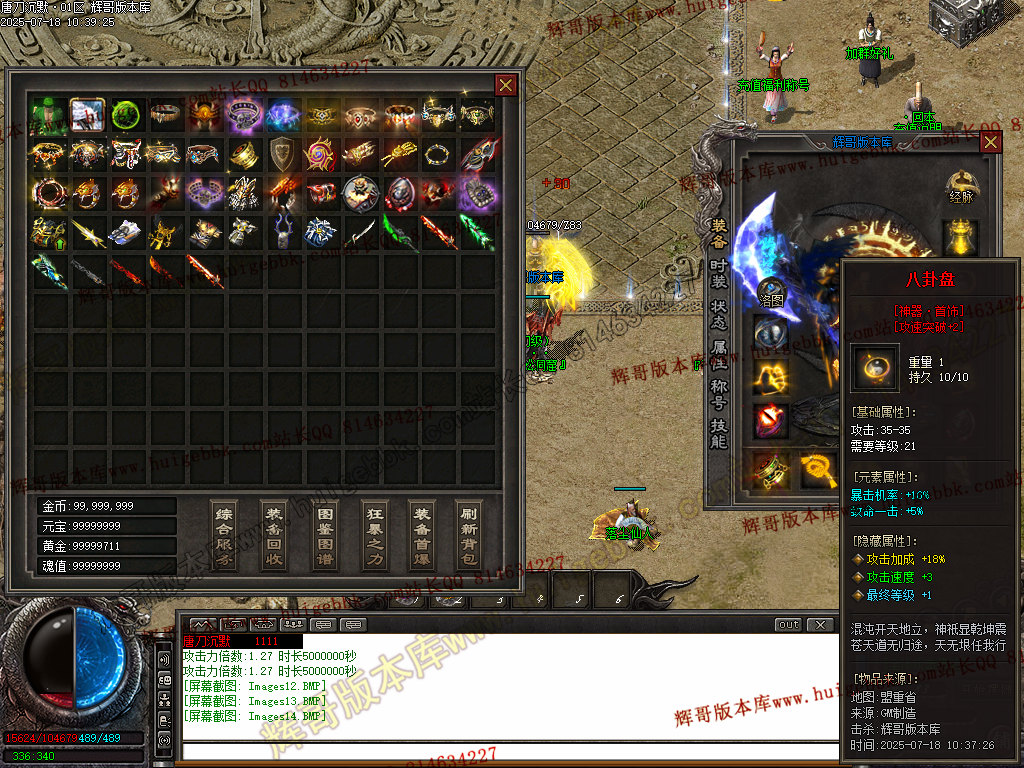Click the chat window's OUT button
This screenshot has width=1024, height=768.
(x=789, y=625)
